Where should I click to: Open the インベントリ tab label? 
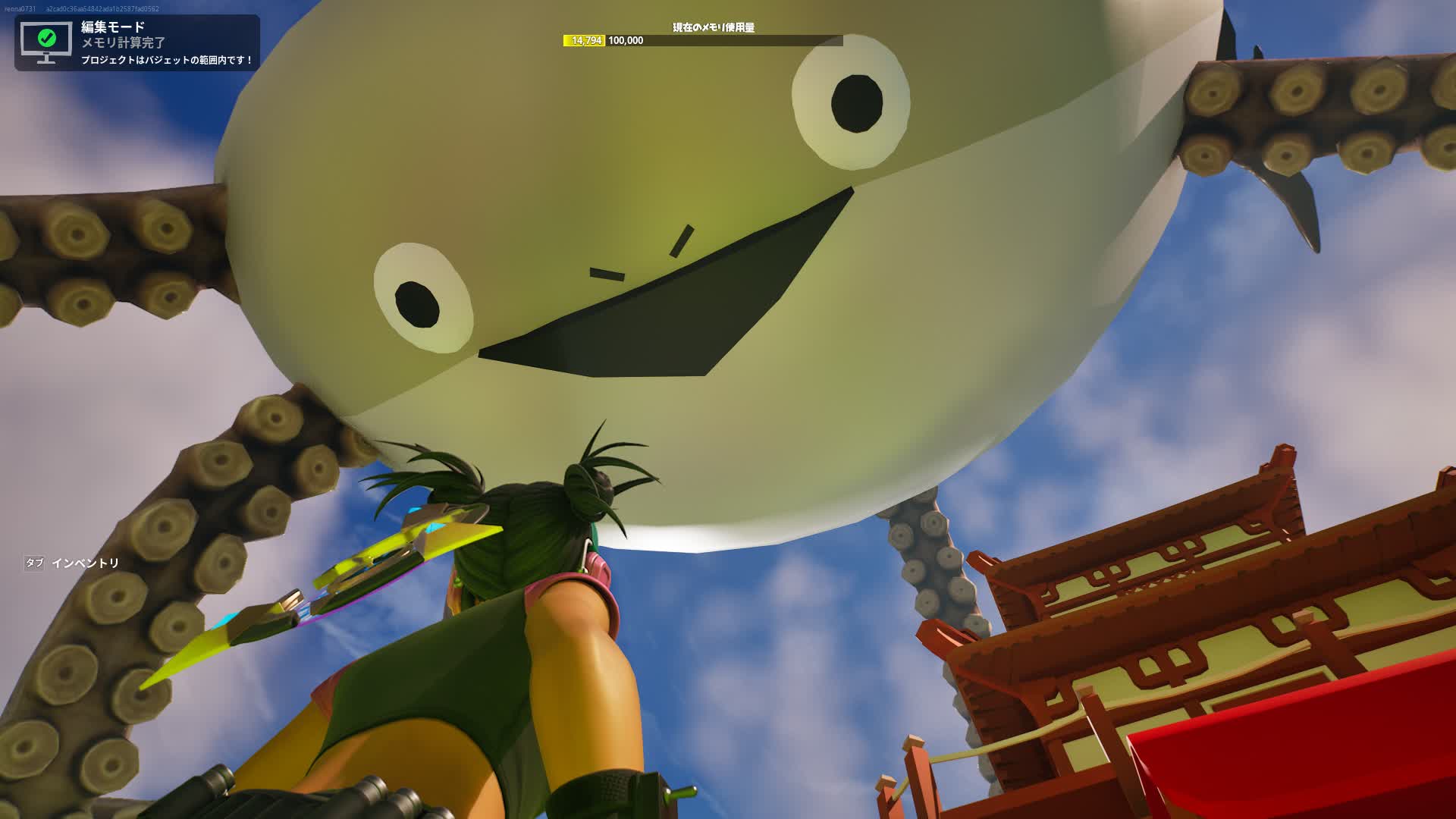point(87,561)
